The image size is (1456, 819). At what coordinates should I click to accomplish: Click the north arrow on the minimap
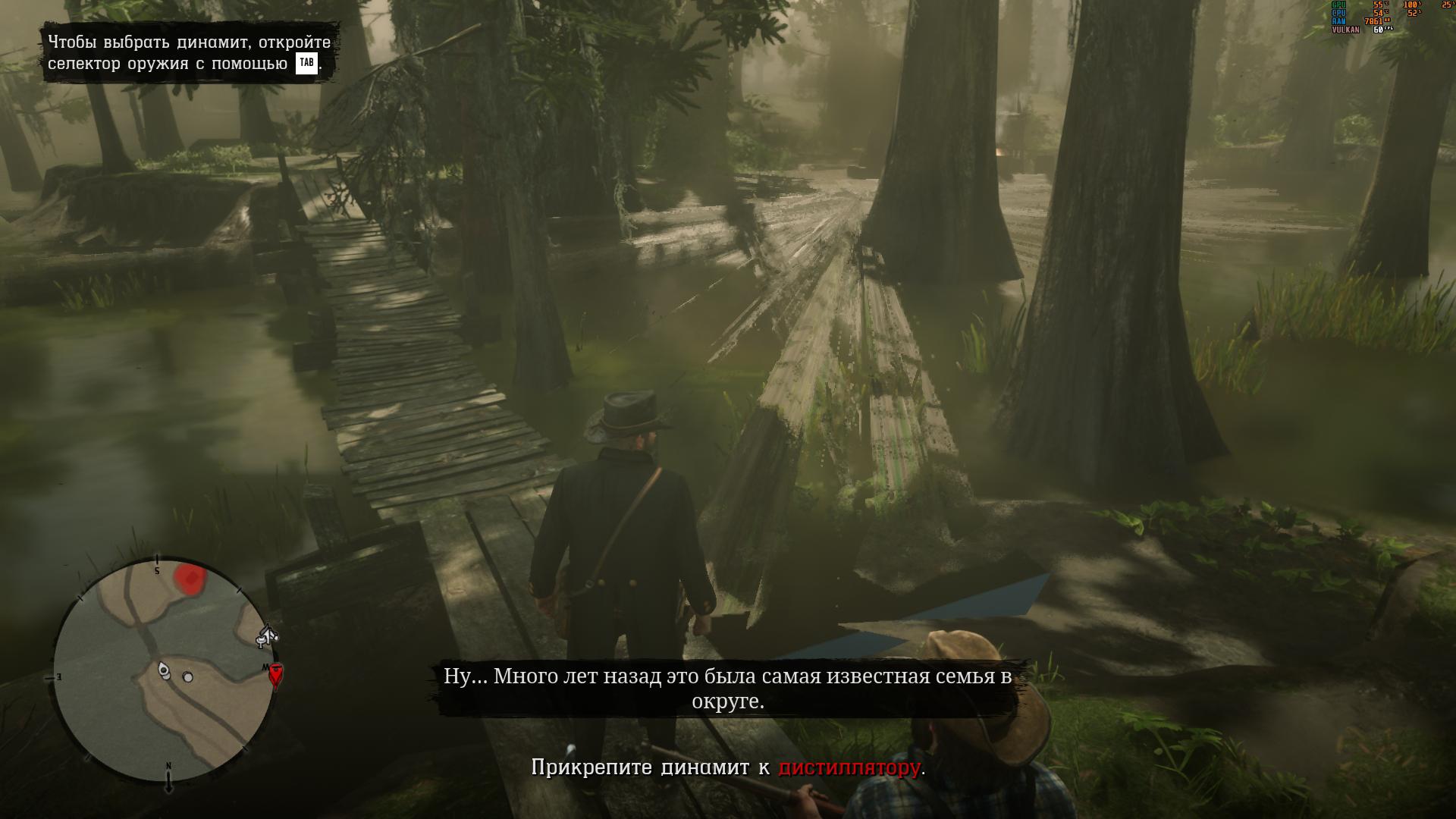pyautogui.click(x=168, y=779)
